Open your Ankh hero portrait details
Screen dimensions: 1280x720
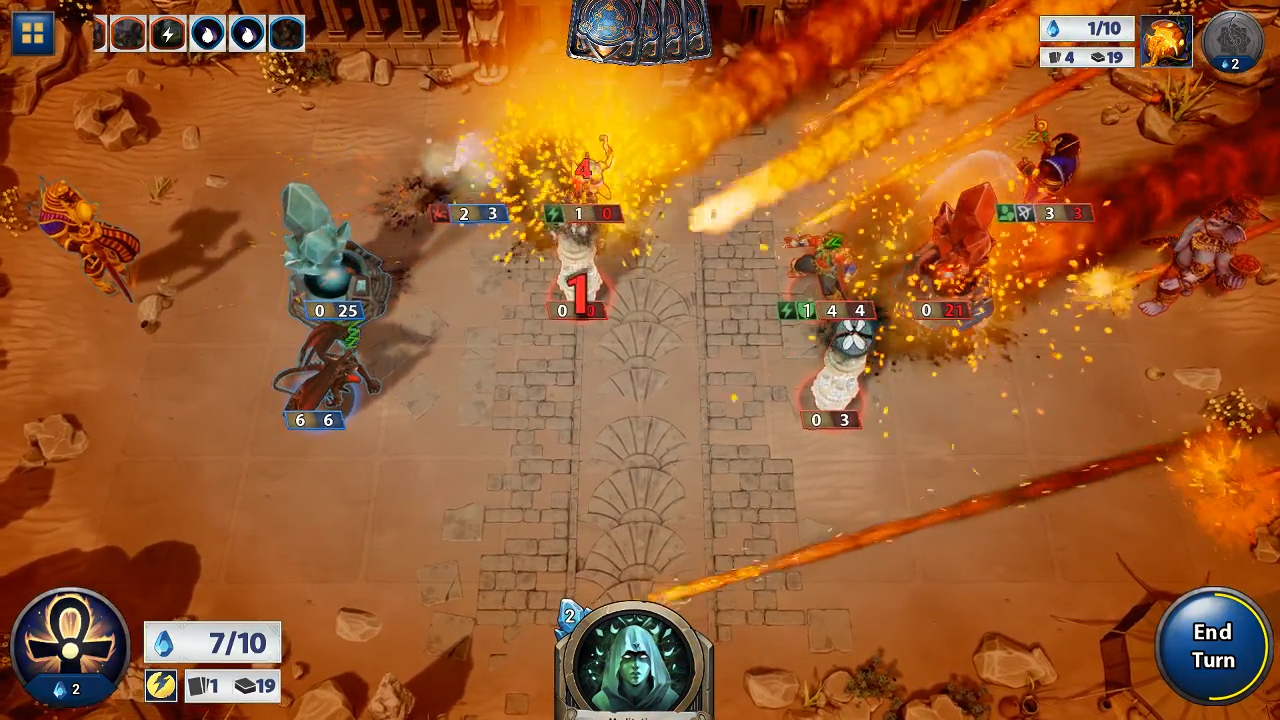pyautogui.click(x=69, y=645)
